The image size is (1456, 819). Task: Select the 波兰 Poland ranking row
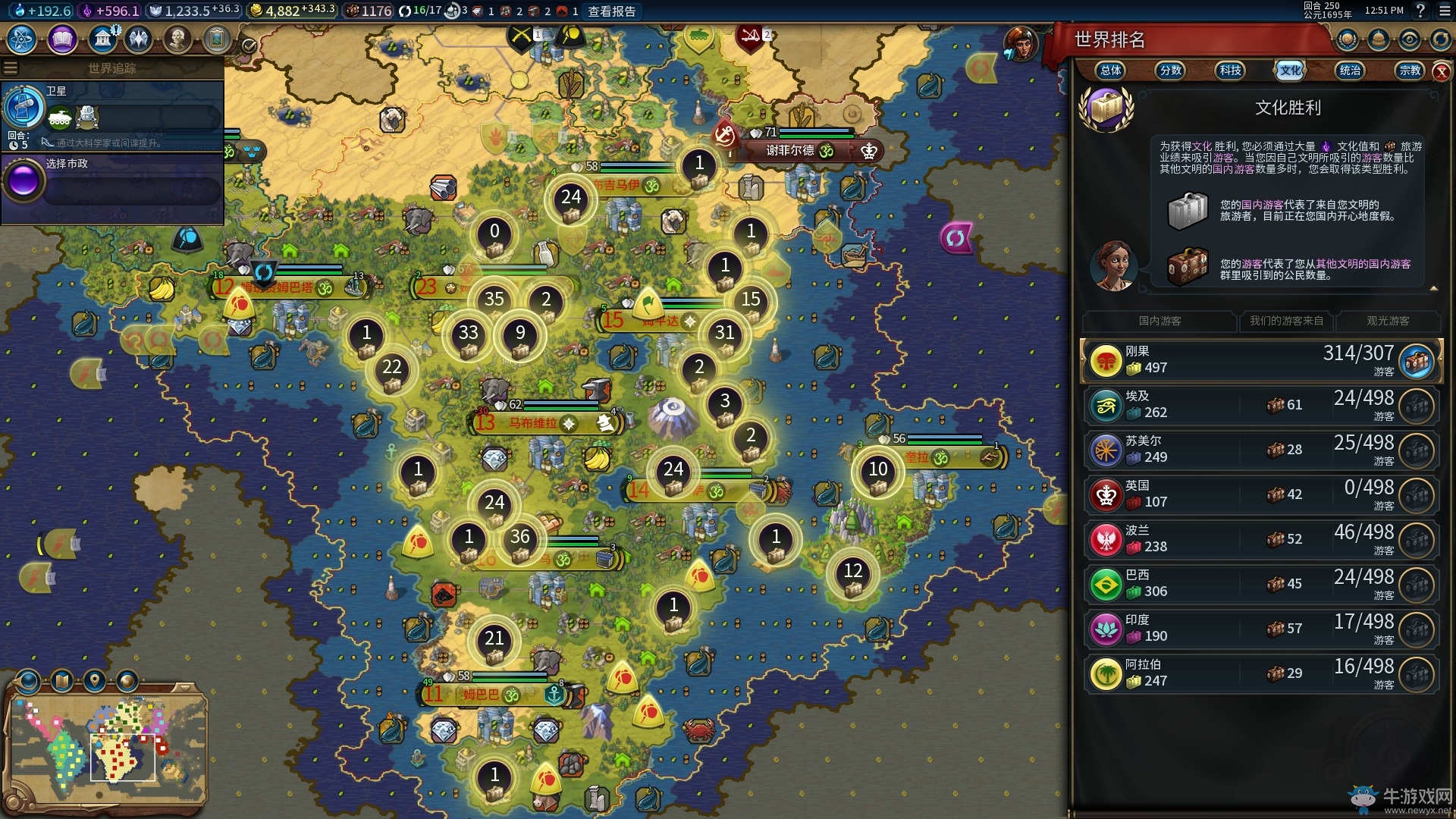(1260, 539)
